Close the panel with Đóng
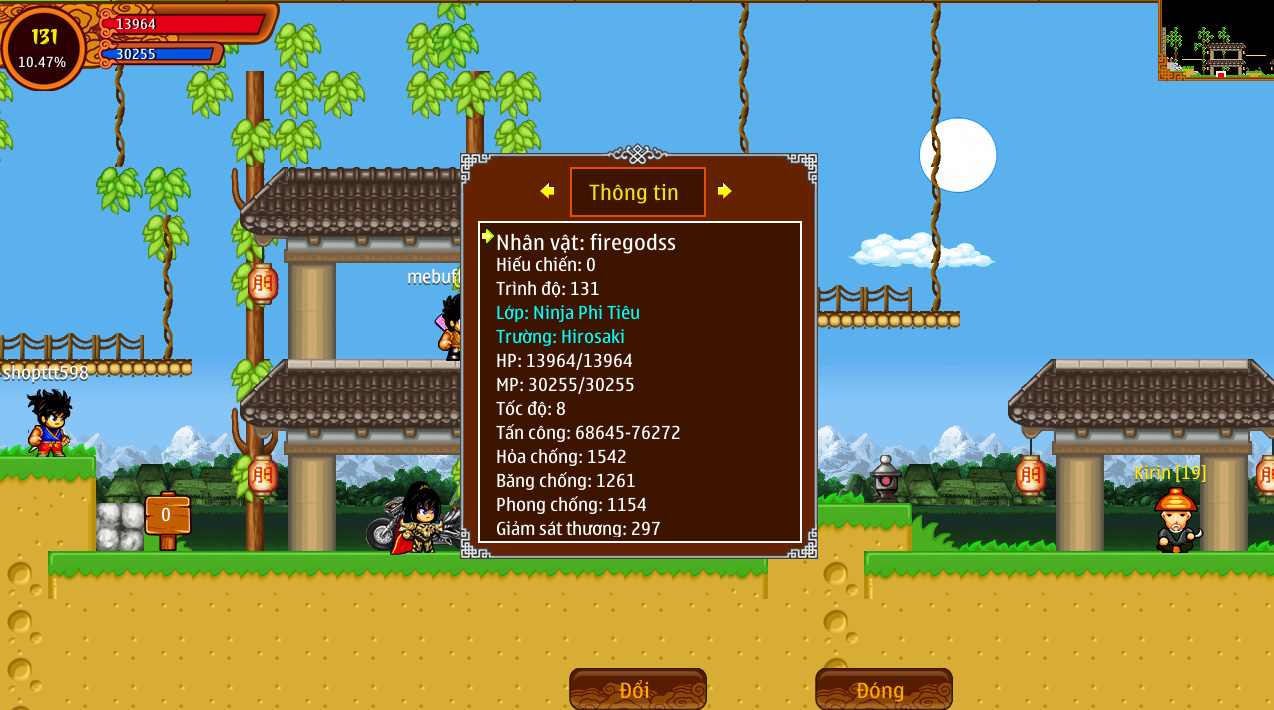 click(883, 689)
